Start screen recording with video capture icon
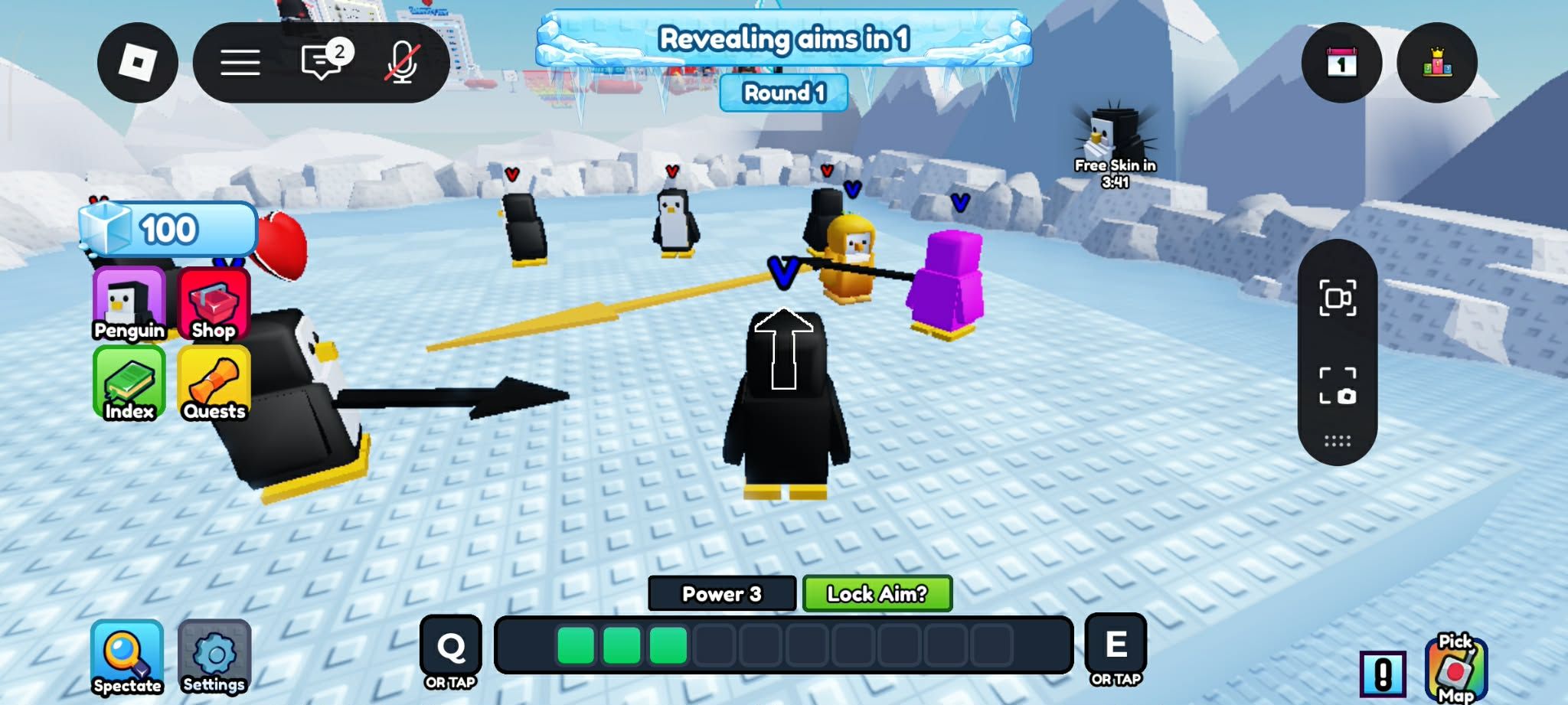1568x705 pixels. (1338, 298)
